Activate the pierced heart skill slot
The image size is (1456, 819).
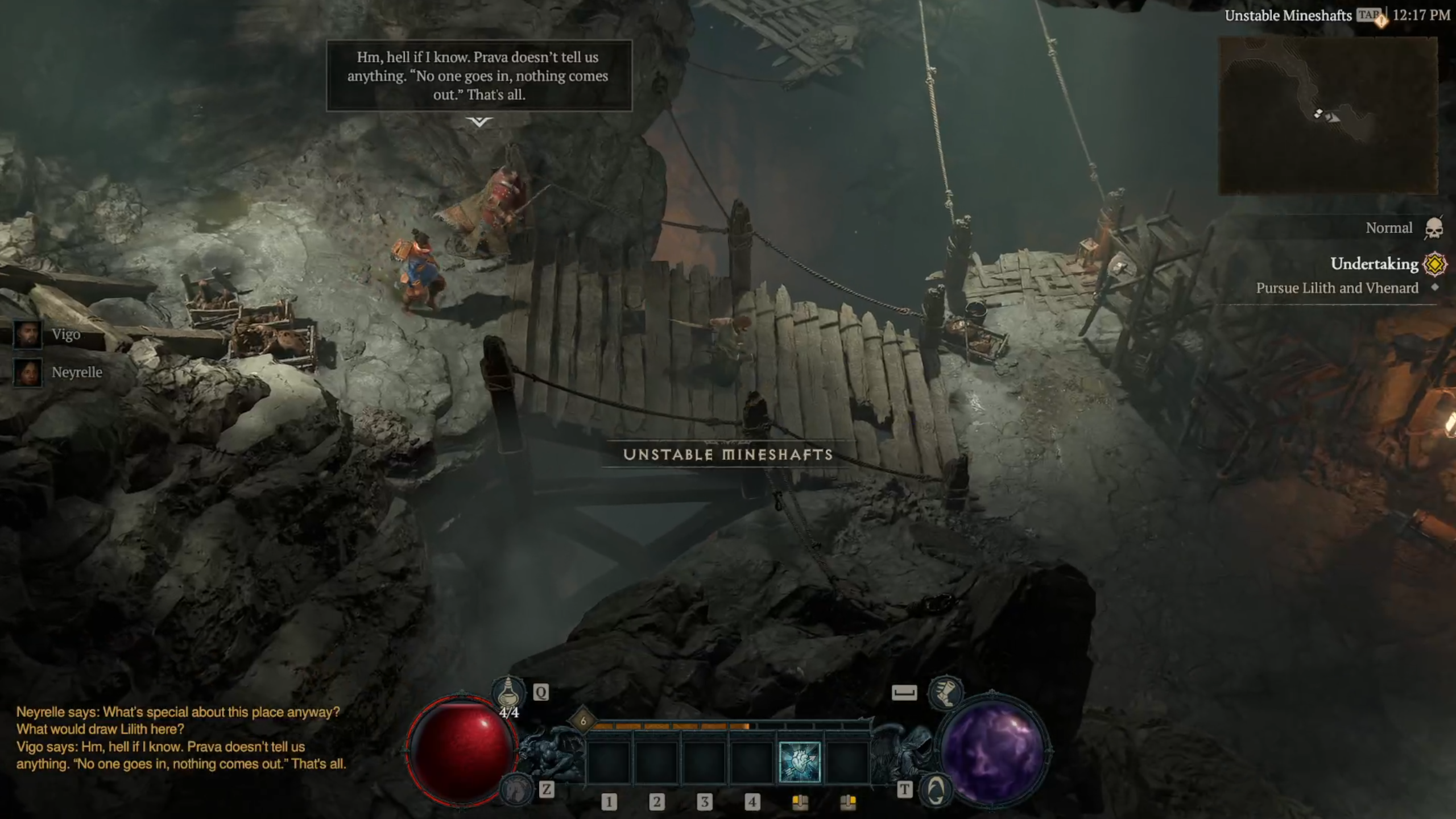pyautogui.click(x=799, y=762)
